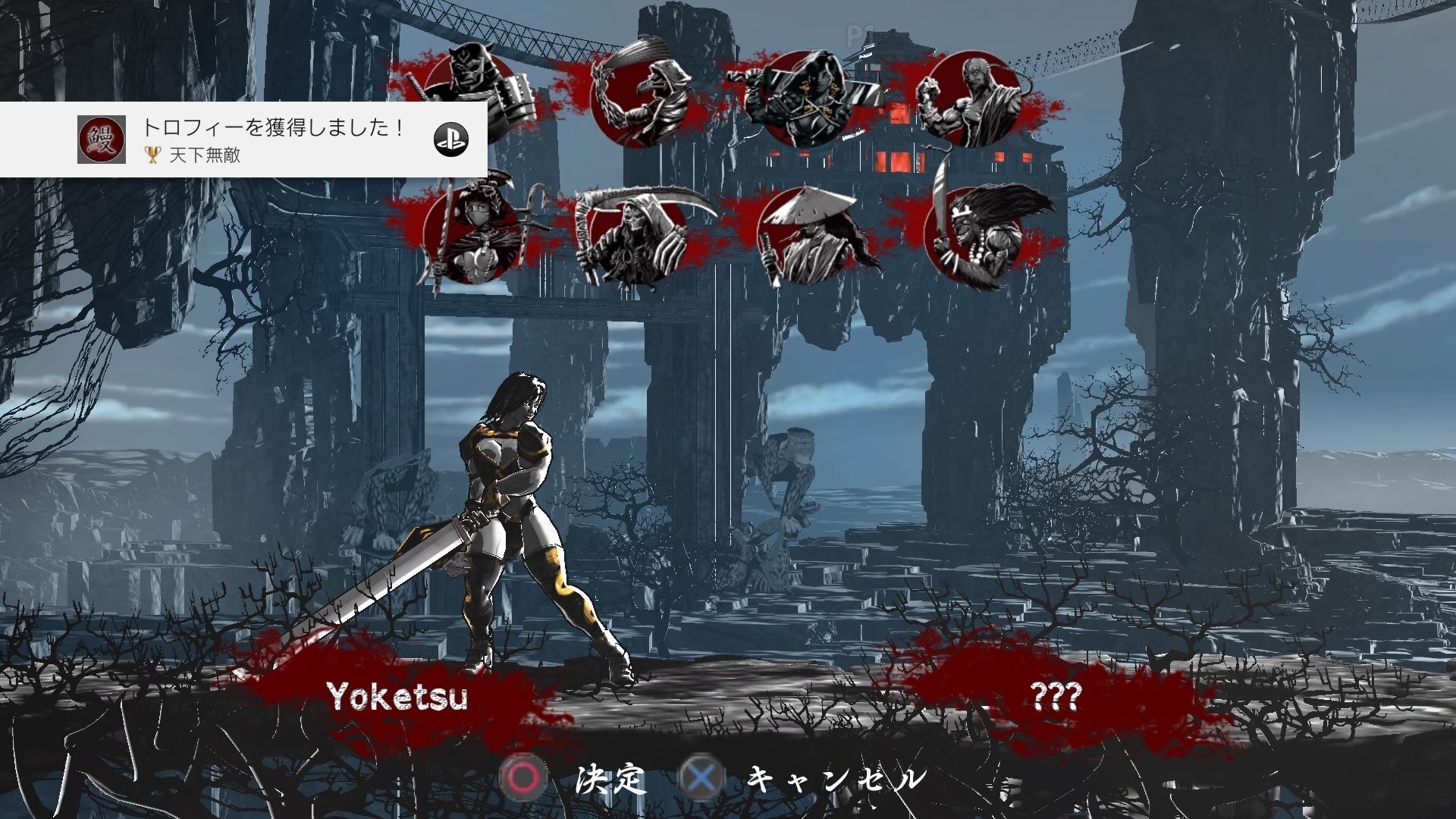The image size is (1456, 819).
Task: Select the bald muscular monk portrait
Action: (972, 99)
